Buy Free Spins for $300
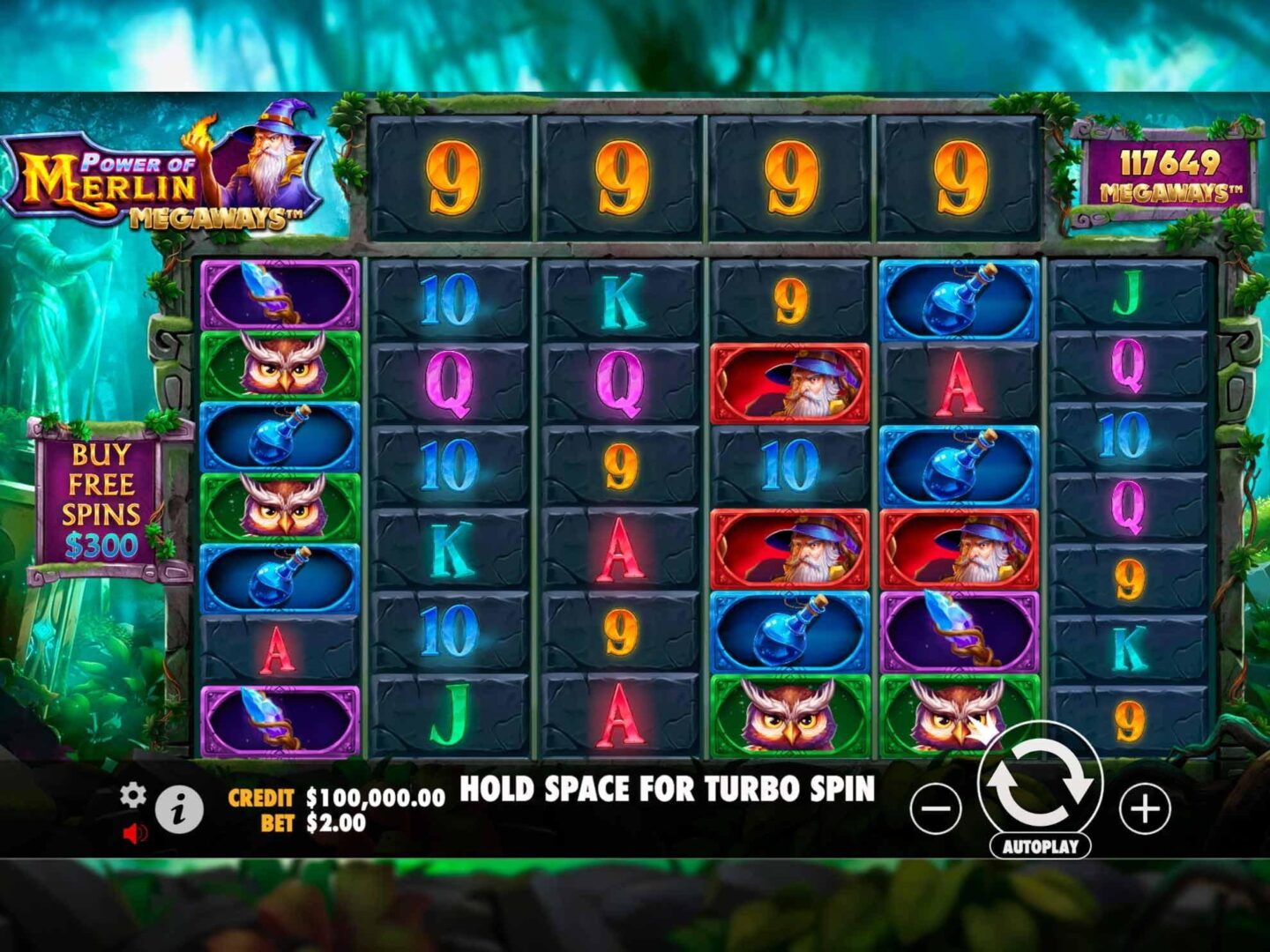The height and width of the screenshot is (952, 1270). [102, 501]
